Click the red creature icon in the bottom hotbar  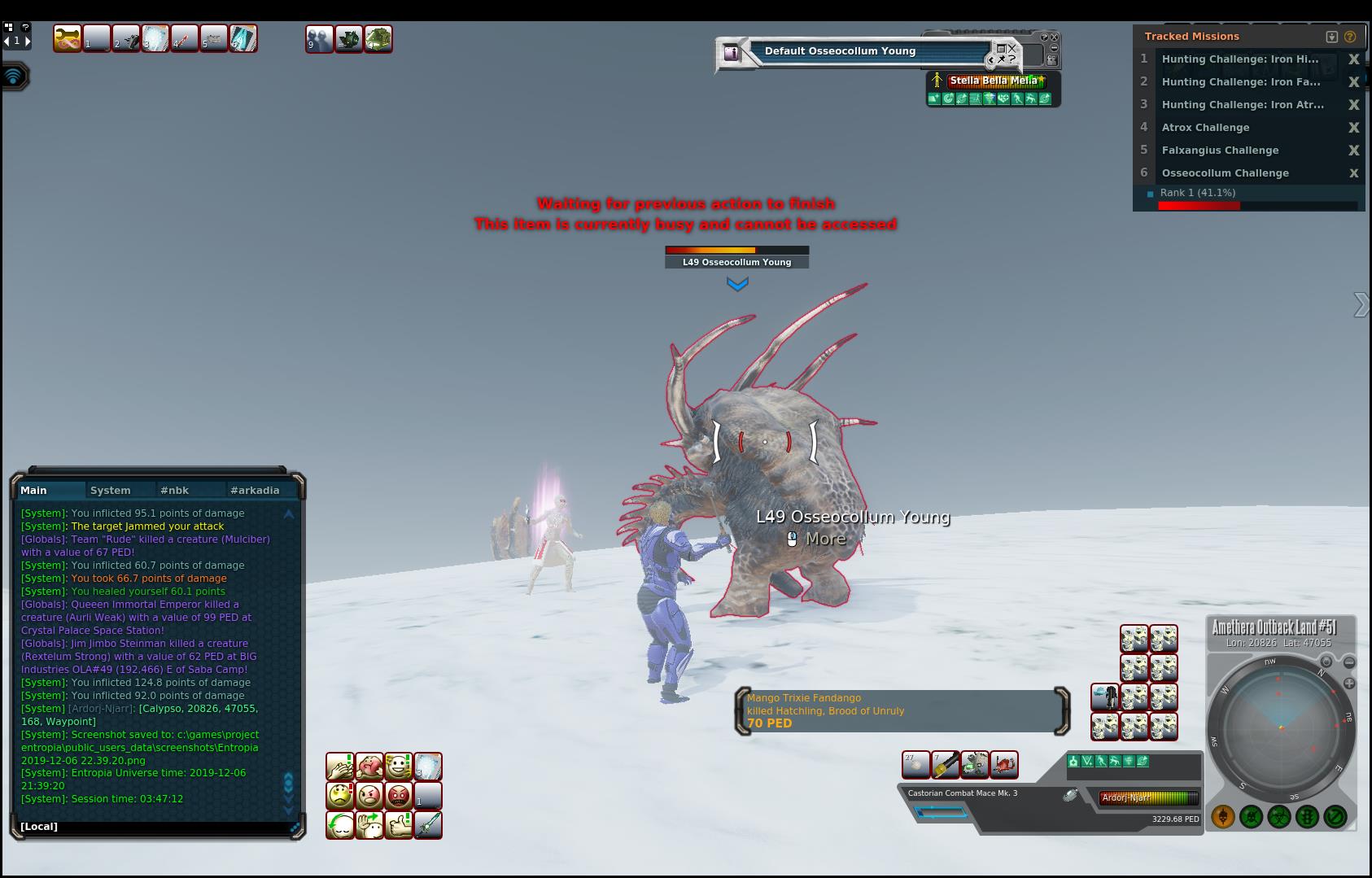tap(1004, 765)
